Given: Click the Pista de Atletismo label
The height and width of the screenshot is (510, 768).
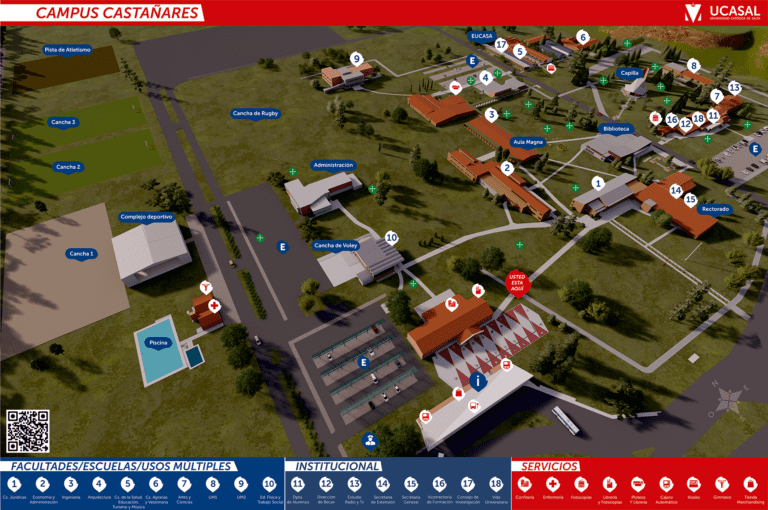Looking at the screenshot, I should click(x=67, y=49).
